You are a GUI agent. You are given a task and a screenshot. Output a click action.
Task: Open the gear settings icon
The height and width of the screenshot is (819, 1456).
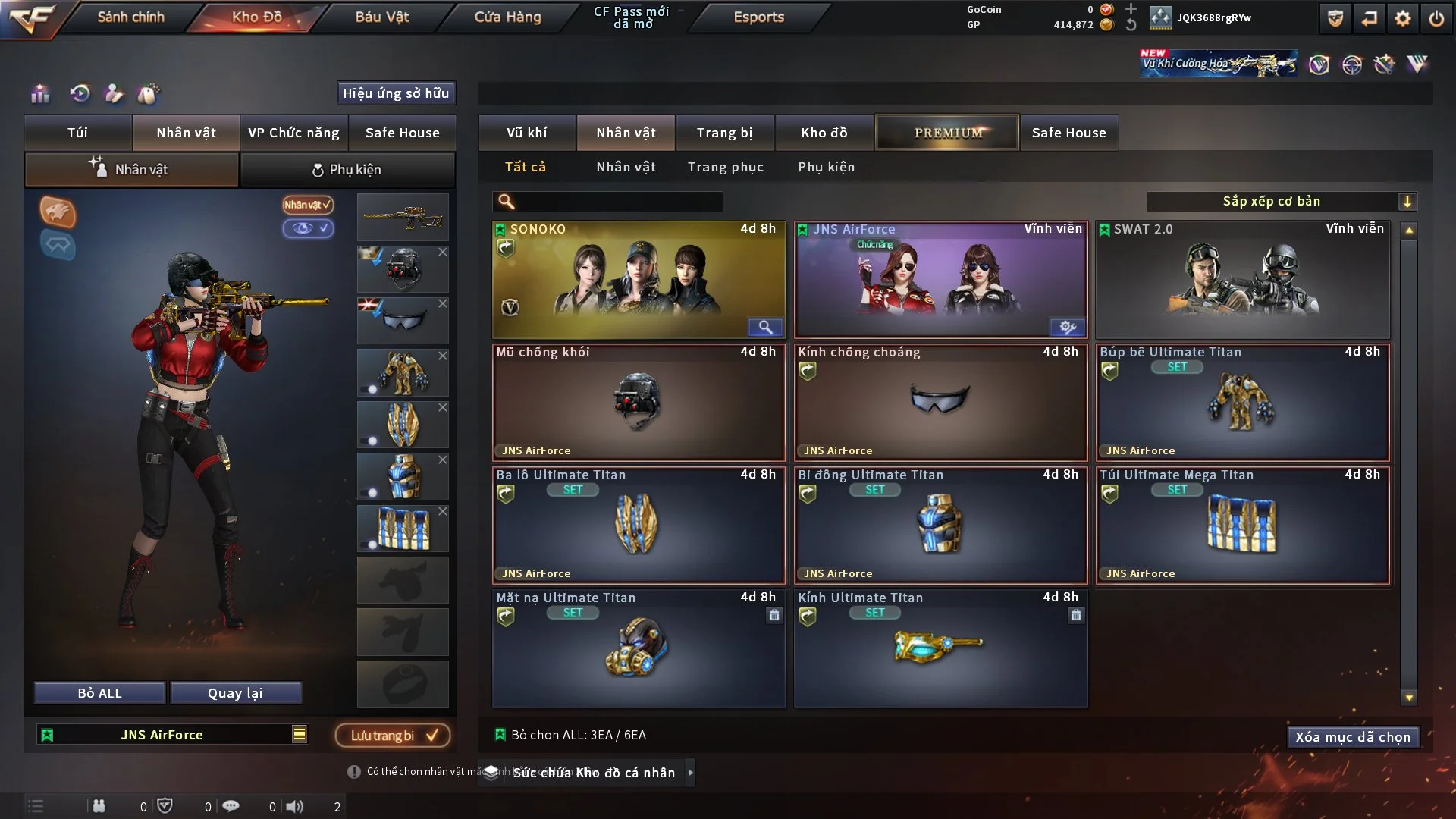(1402, 18)
